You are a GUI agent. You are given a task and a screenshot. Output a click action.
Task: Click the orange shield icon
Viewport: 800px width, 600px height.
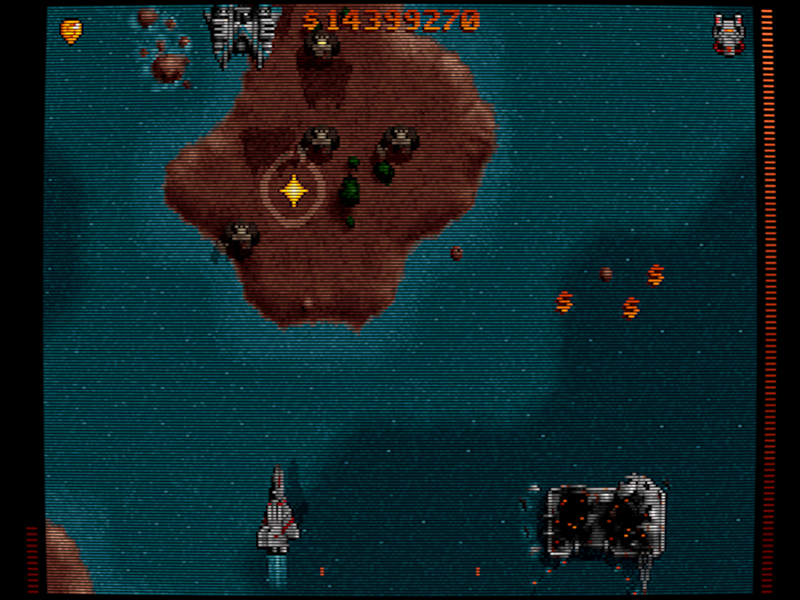71,31
